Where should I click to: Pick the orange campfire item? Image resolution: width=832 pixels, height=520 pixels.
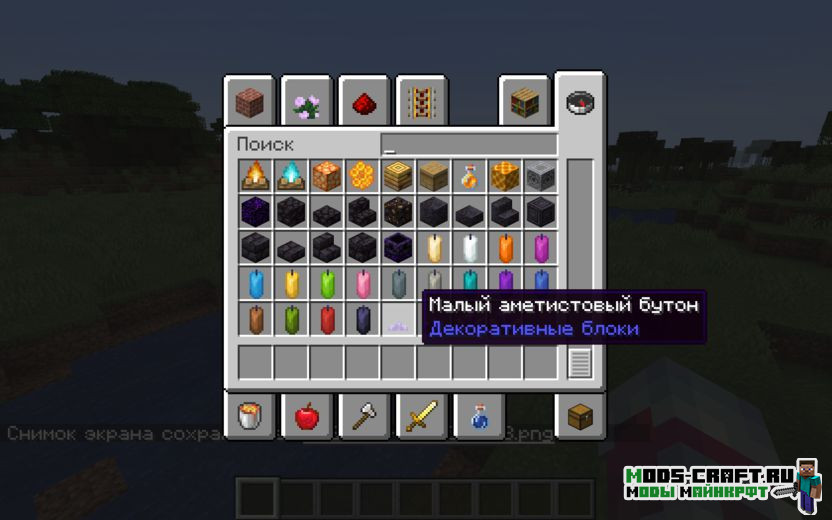(254, 176)
